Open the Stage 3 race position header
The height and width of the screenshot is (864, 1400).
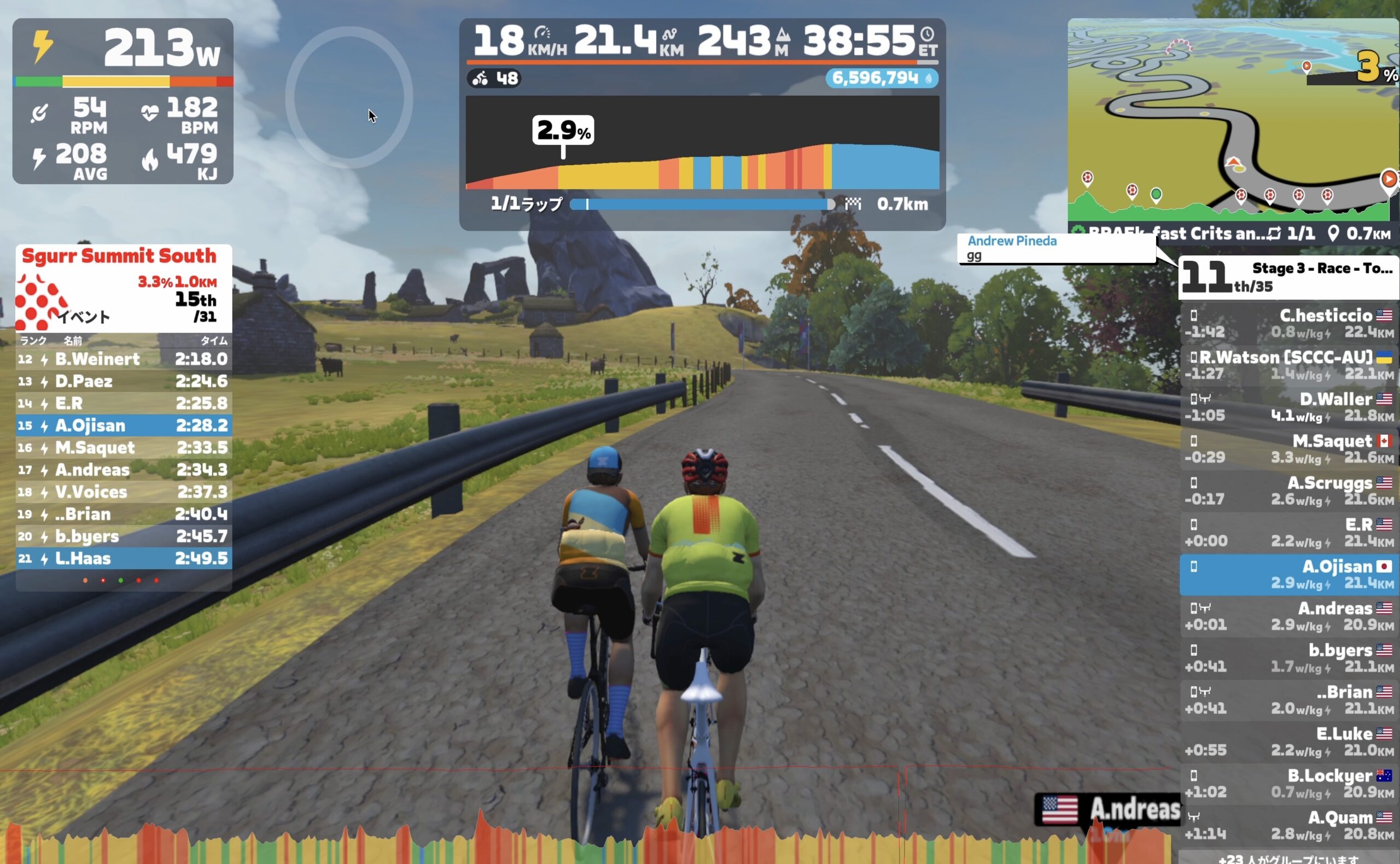click(1288, 277)
